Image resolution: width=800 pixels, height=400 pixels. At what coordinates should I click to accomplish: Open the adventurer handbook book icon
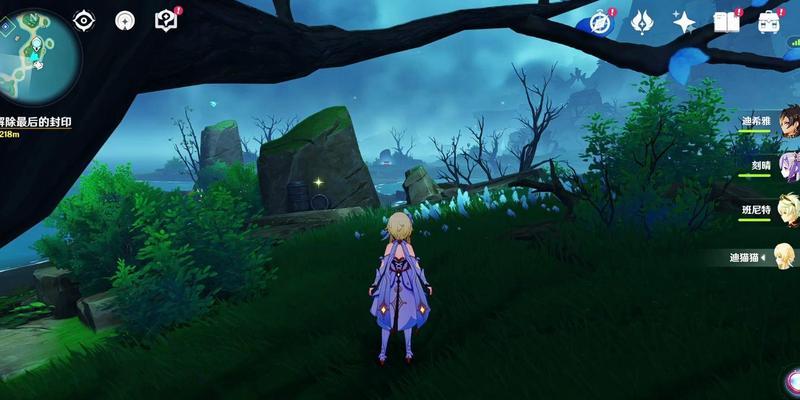(726, 22)
